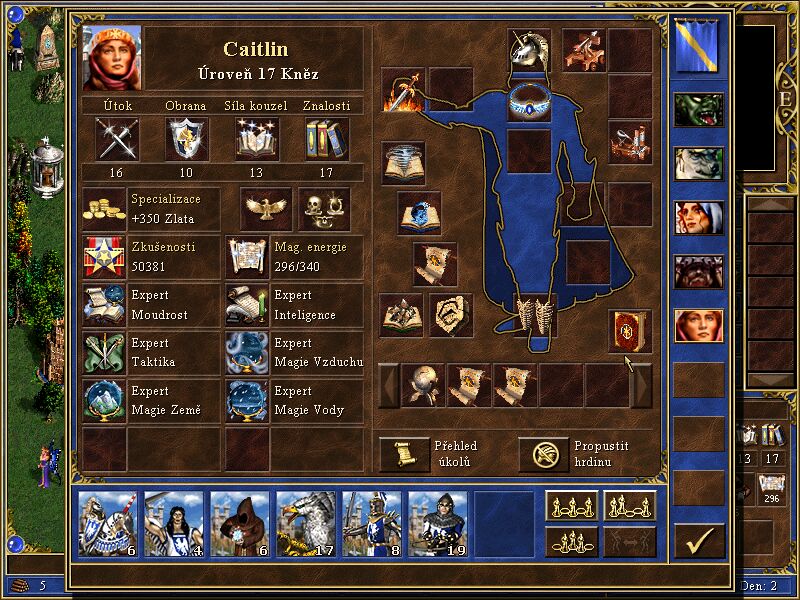
Task: Select the hooded monk troop stack
Action: tap(239, 524)
